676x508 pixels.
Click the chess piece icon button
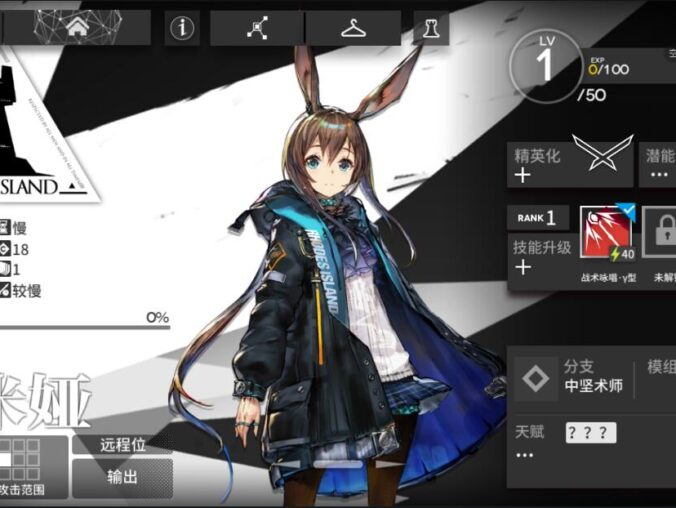pos(430,28)
